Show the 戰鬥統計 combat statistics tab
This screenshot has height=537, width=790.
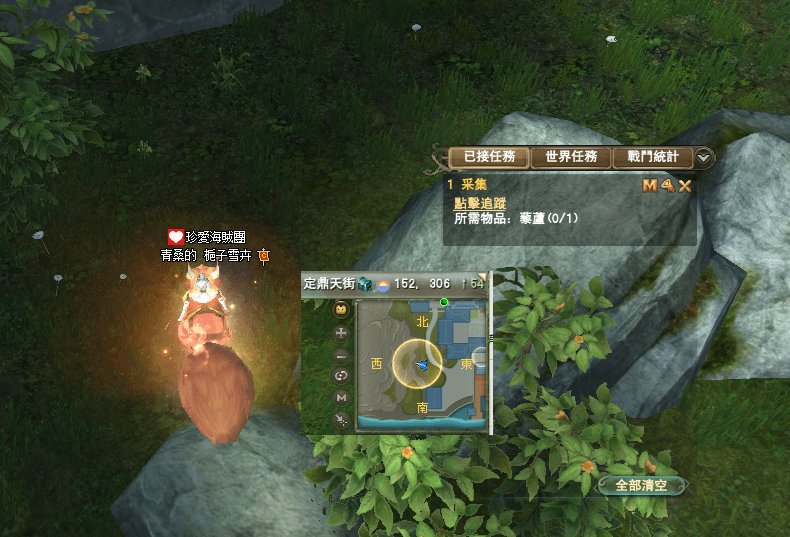click(652, 157)
